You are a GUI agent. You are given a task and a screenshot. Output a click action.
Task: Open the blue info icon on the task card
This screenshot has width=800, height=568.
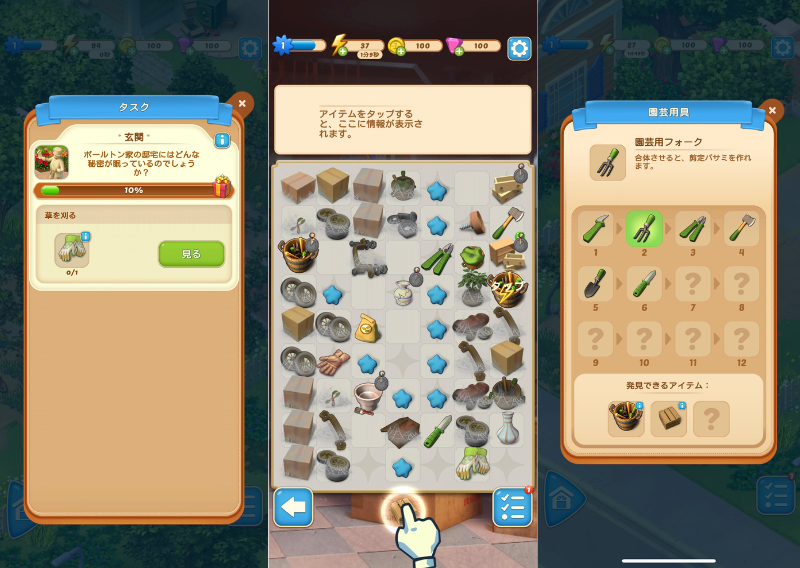pyautogui.click(x=222, y=141)
